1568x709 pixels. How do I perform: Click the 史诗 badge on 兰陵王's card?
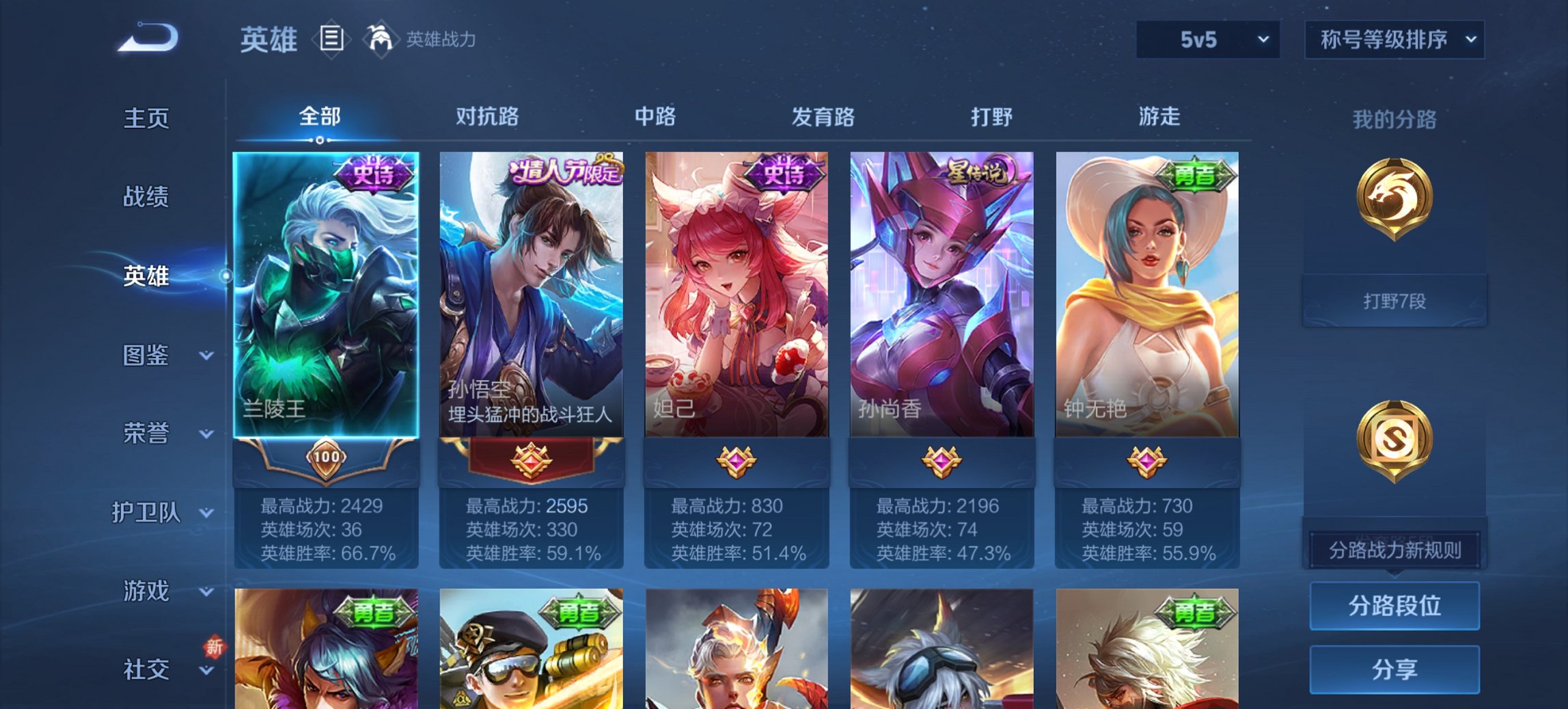(375, 173)
